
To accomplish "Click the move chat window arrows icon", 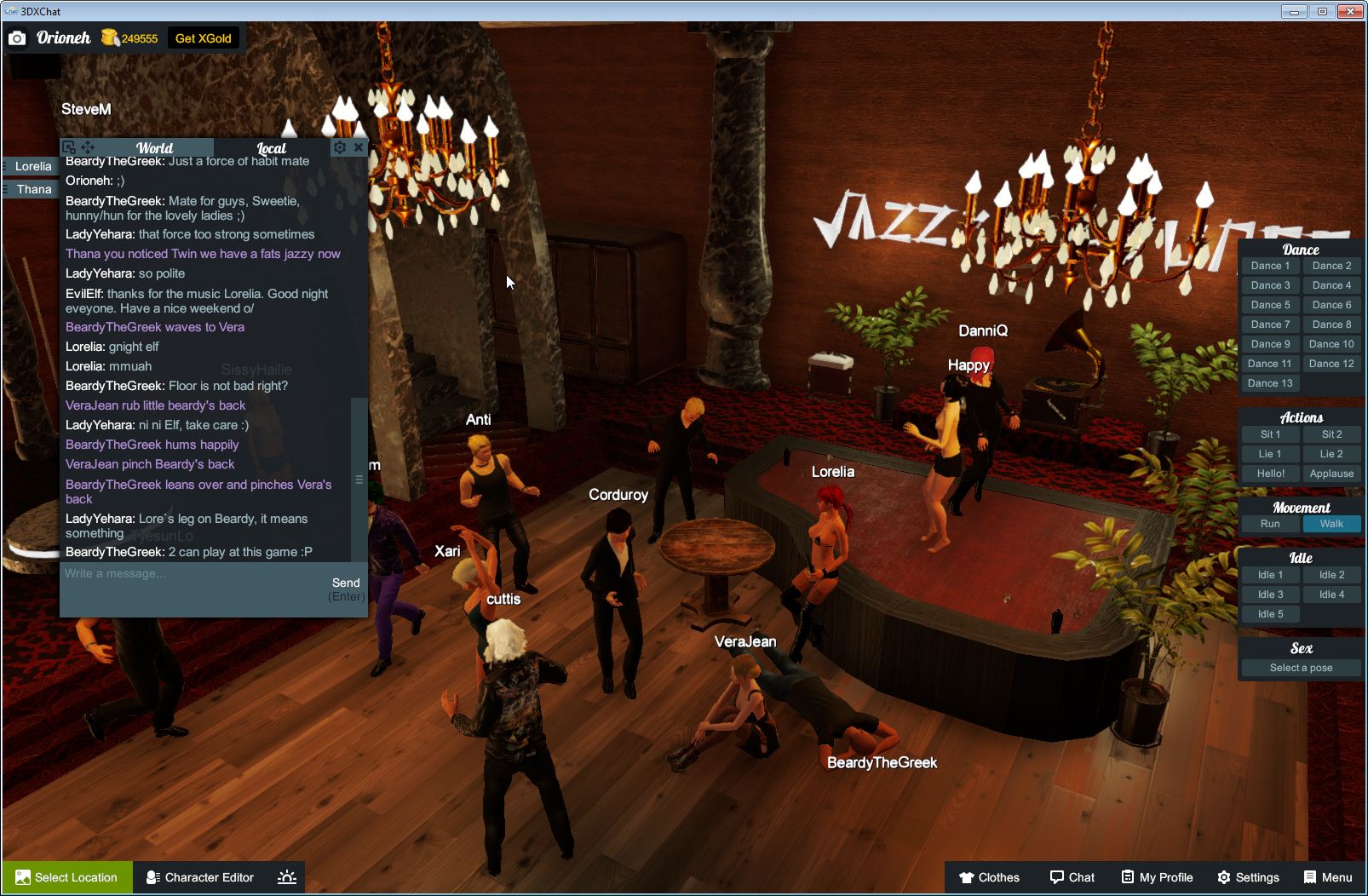I will 89,146.
